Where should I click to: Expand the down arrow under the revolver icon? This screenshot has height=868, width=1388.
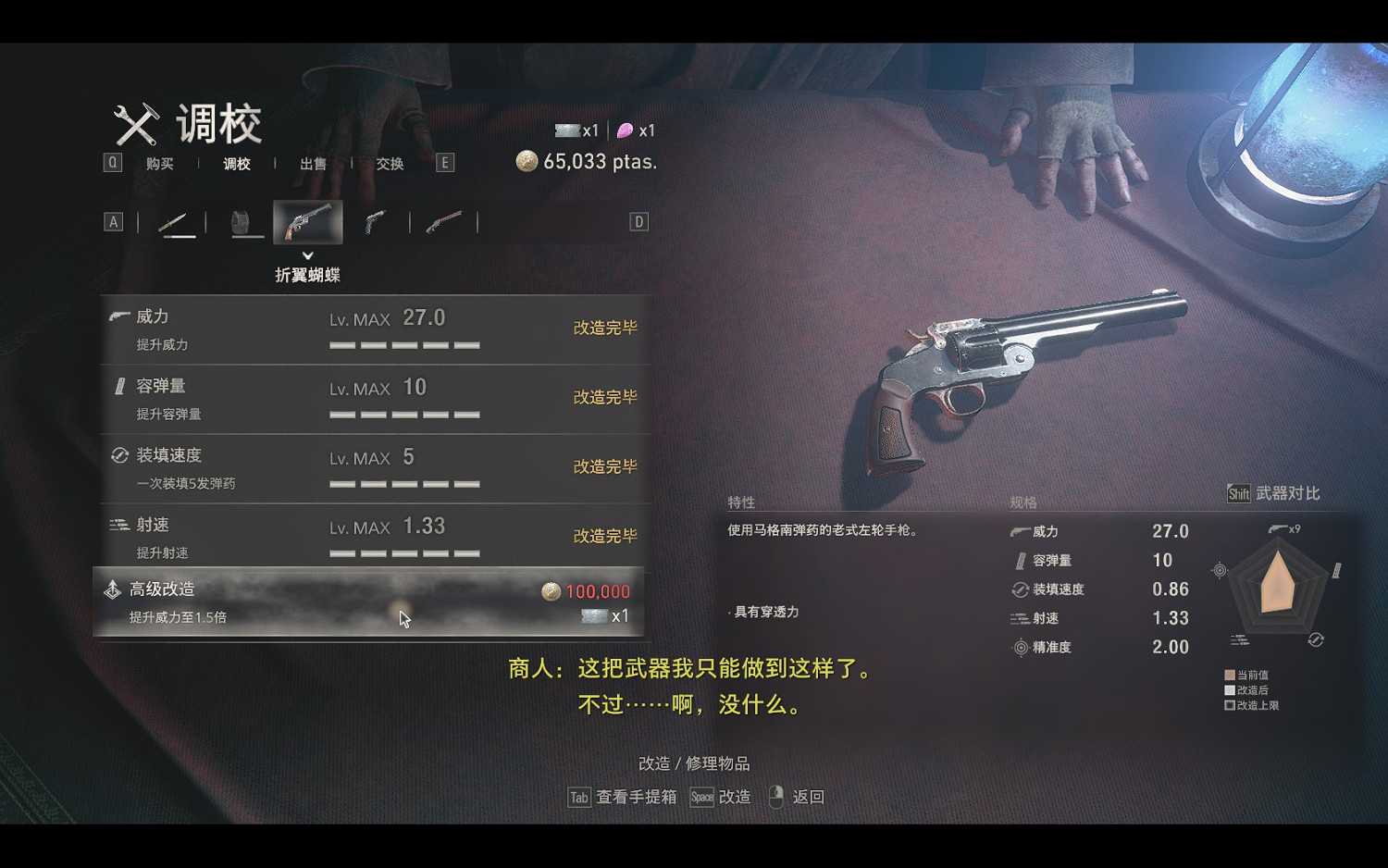coord(308,254)
